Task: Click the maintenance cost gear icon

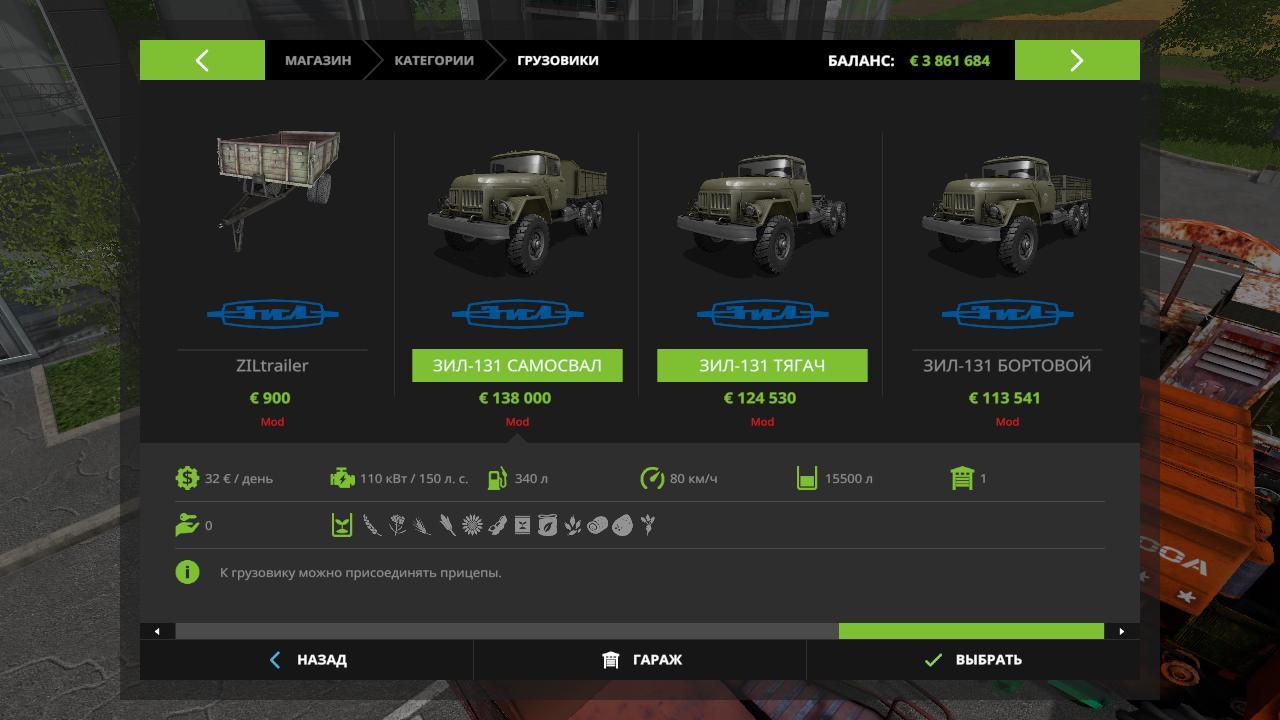Action: tap(189, 478)
